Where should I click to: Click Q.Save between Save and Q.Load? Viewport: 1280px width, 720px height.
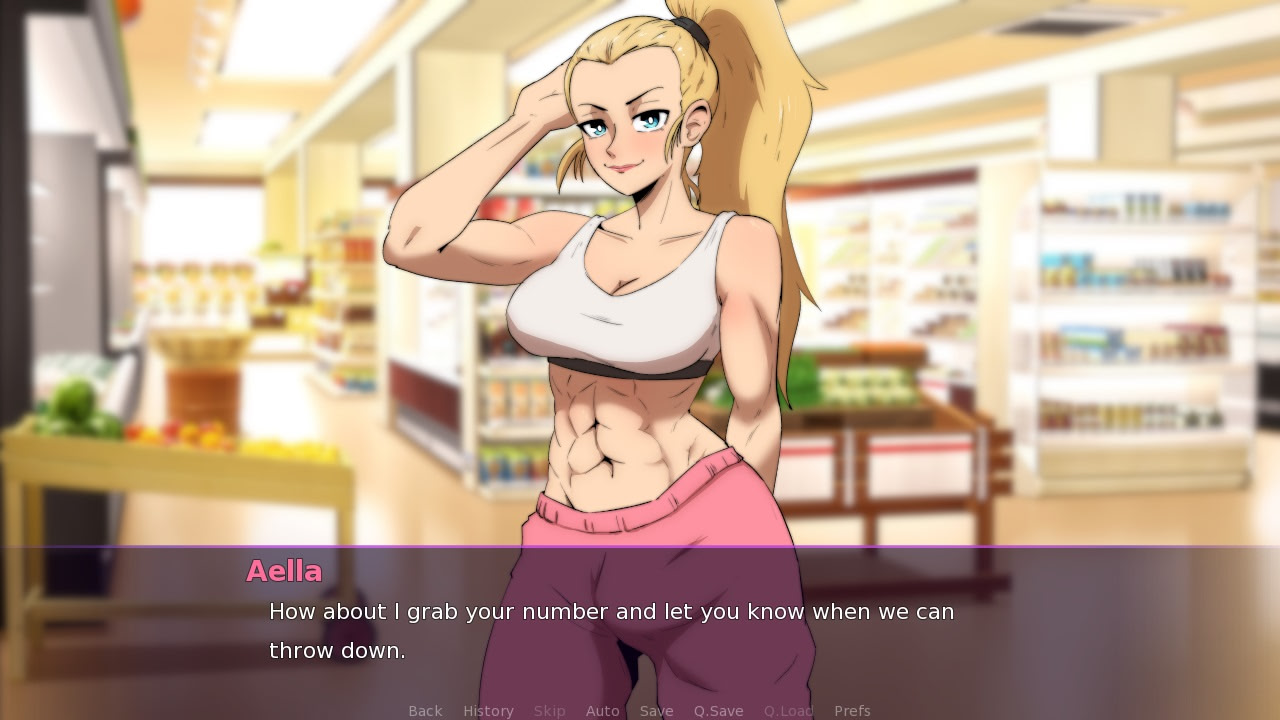coord(719,710)
